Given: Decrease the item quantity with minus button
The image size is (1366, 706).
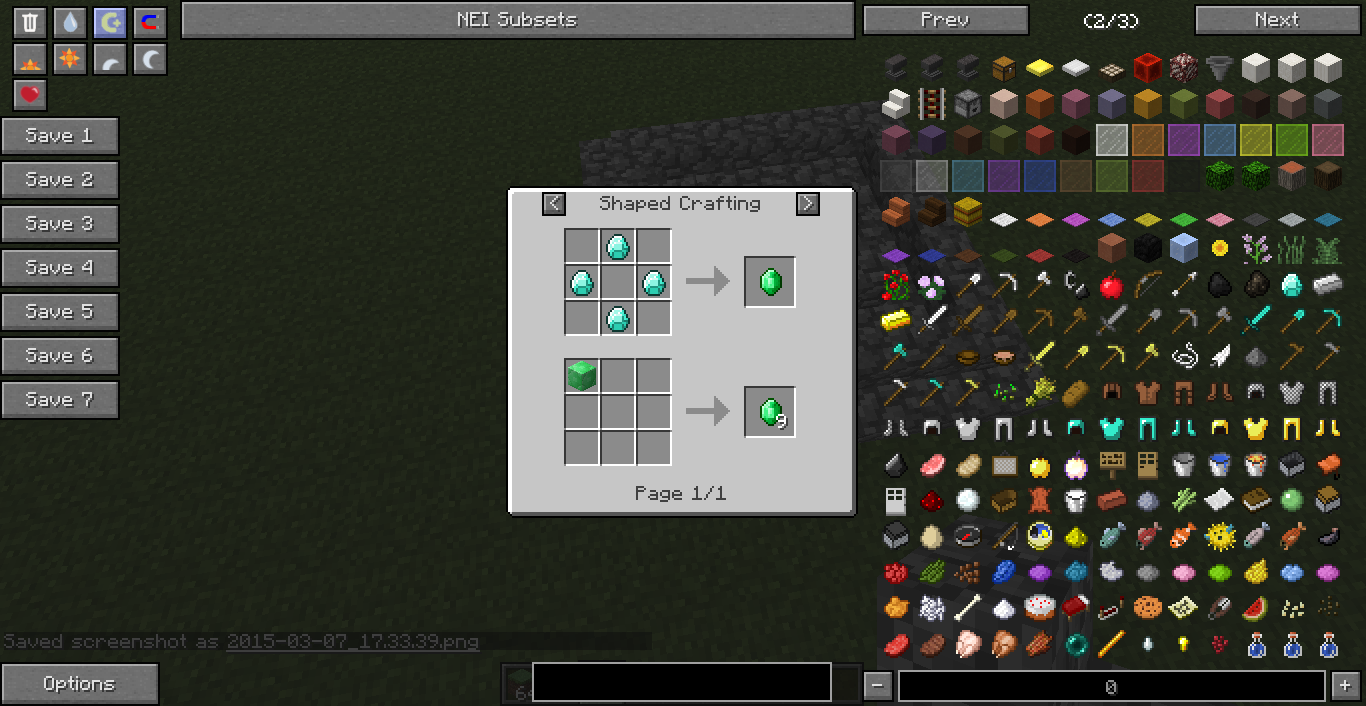Looking at the screenshot, I should tap(877, 686).
